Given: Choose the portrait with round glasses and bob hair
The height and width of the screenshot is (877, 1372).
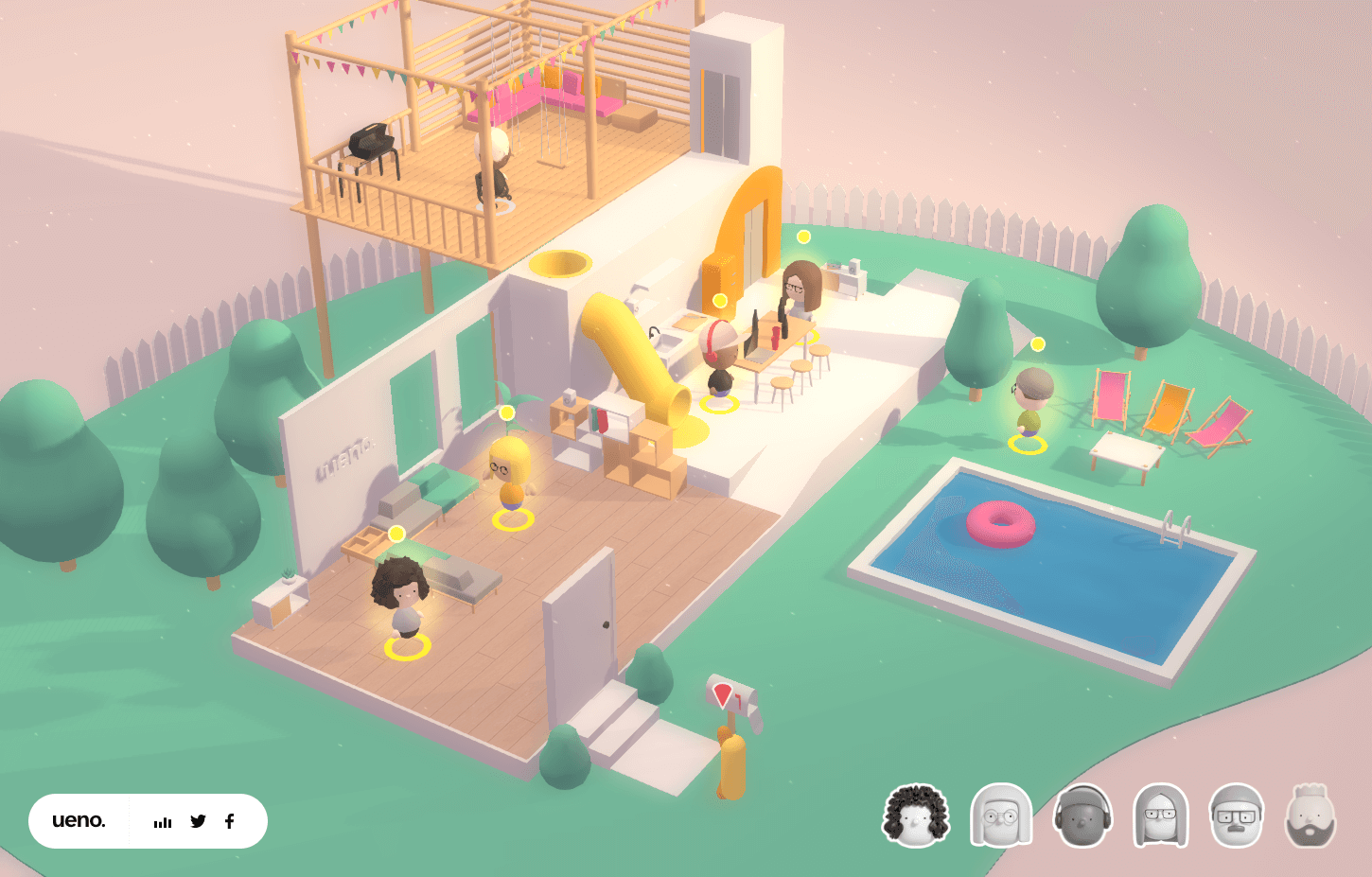Looking at the screenshot, I should 1000,816.
